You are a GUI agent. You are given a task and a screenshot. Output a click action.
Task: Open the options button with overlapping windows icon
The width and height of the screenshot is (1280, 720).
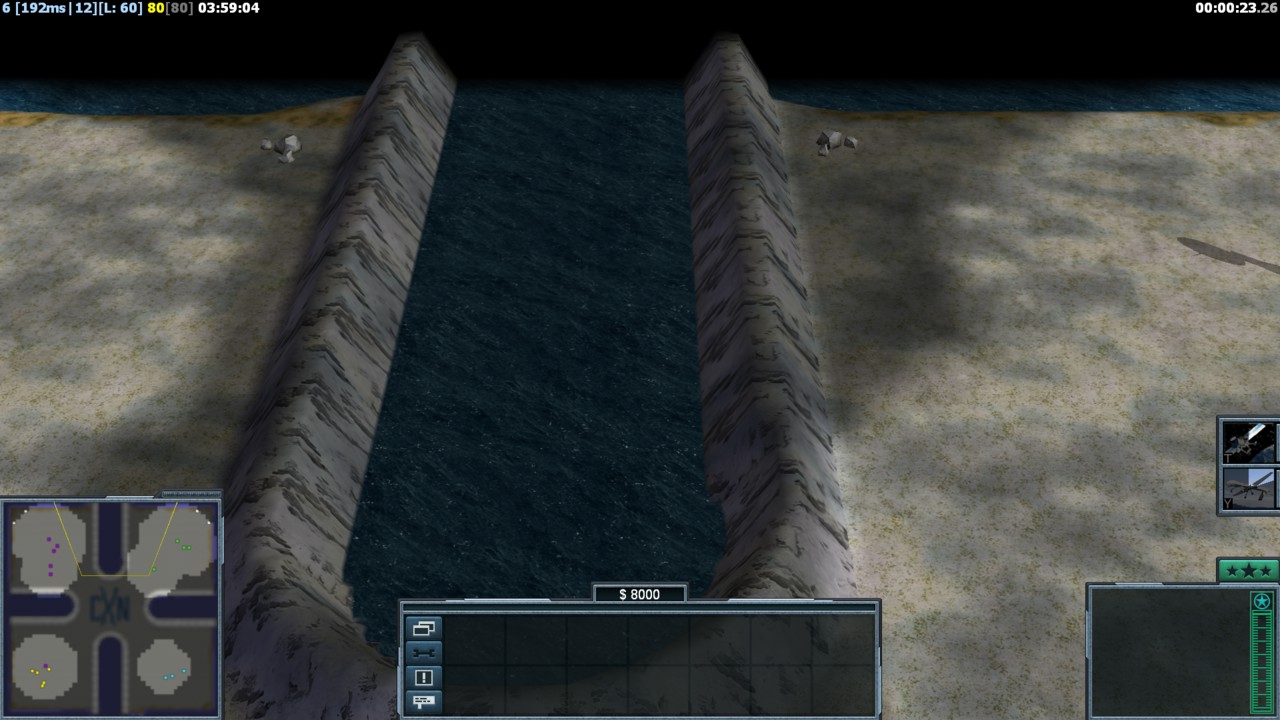click(424, 629)
